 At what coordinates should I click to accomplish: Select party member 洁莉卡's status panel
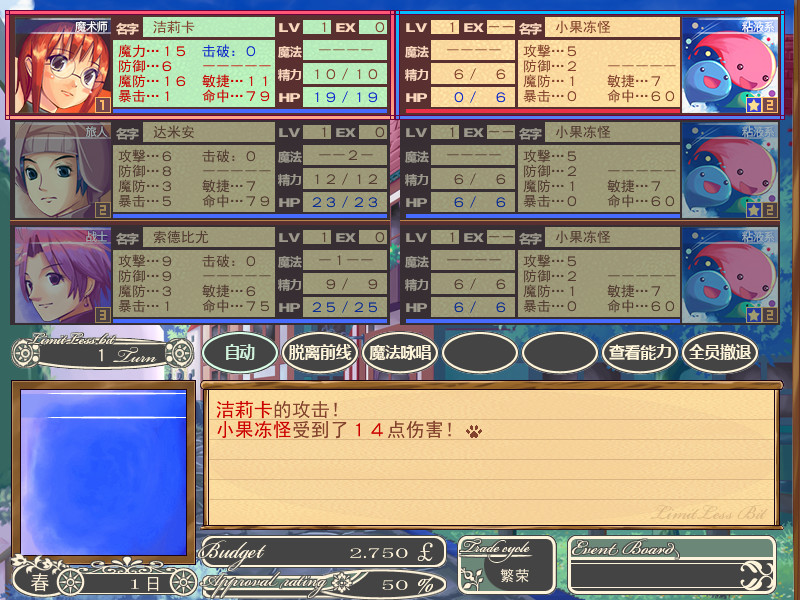250,66
